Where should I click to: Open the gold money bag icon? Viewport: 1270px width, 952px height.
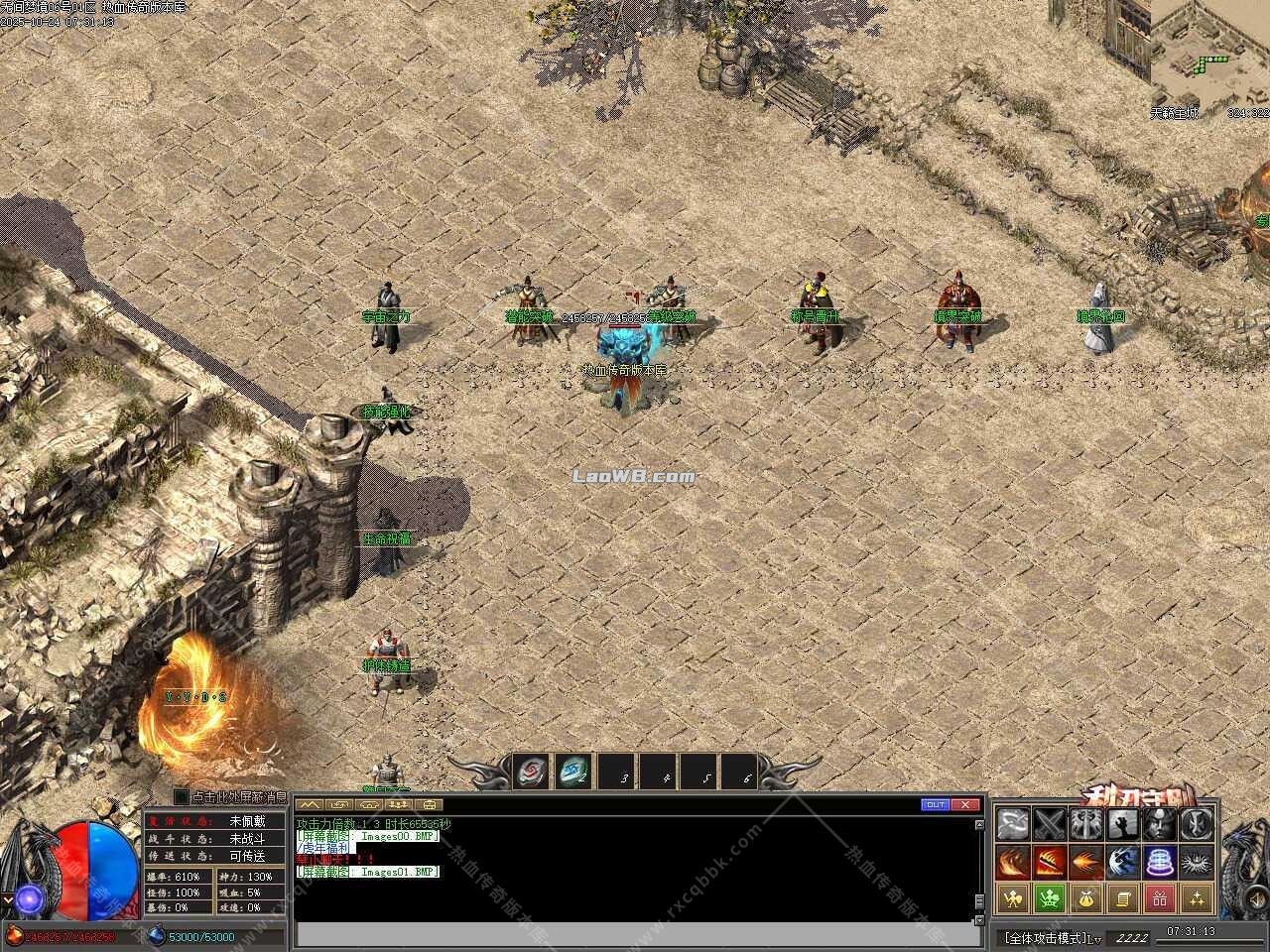point(1086,897)
